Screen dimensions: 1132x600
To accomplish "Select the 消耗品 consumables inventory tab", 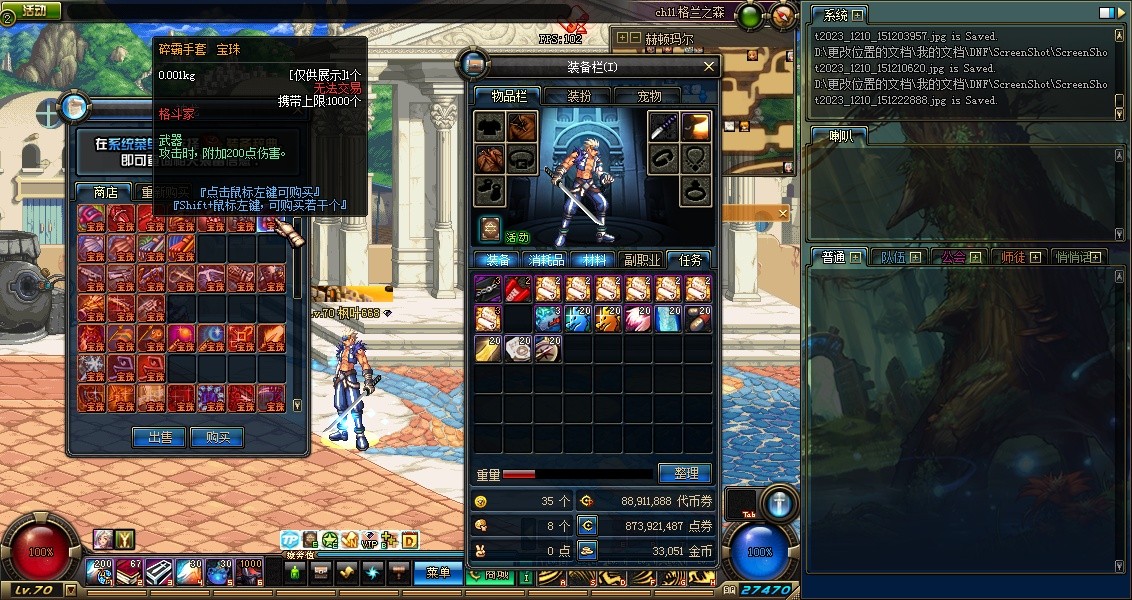I will (x=547, y=260).
